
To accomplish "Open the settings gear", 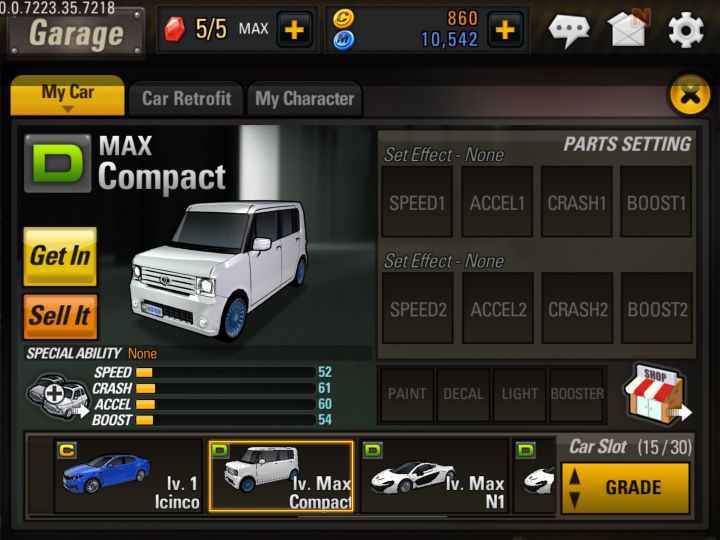I will point(686,30).
